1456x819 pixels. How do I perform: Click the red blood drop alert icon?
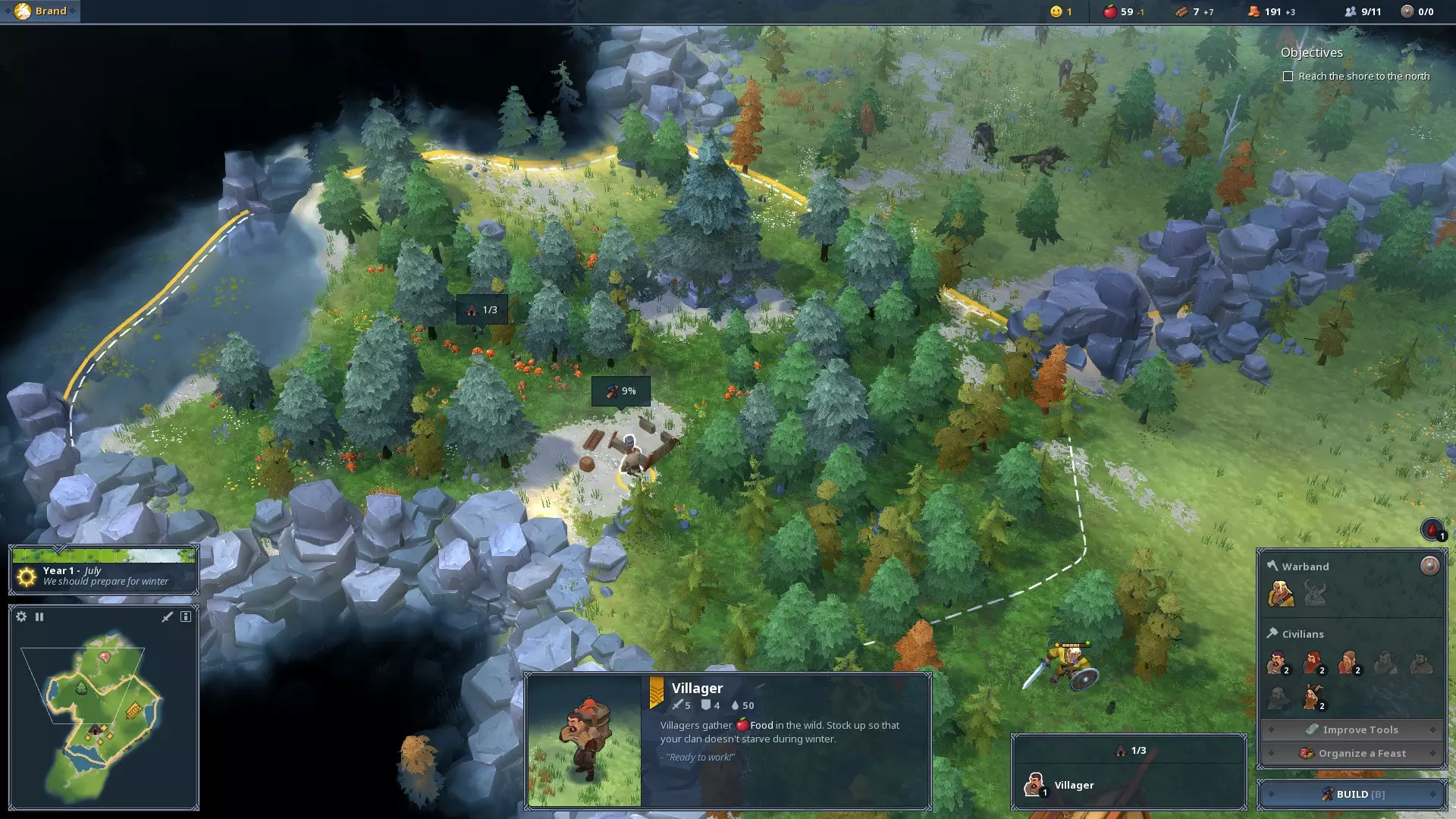pos(1432,529)
